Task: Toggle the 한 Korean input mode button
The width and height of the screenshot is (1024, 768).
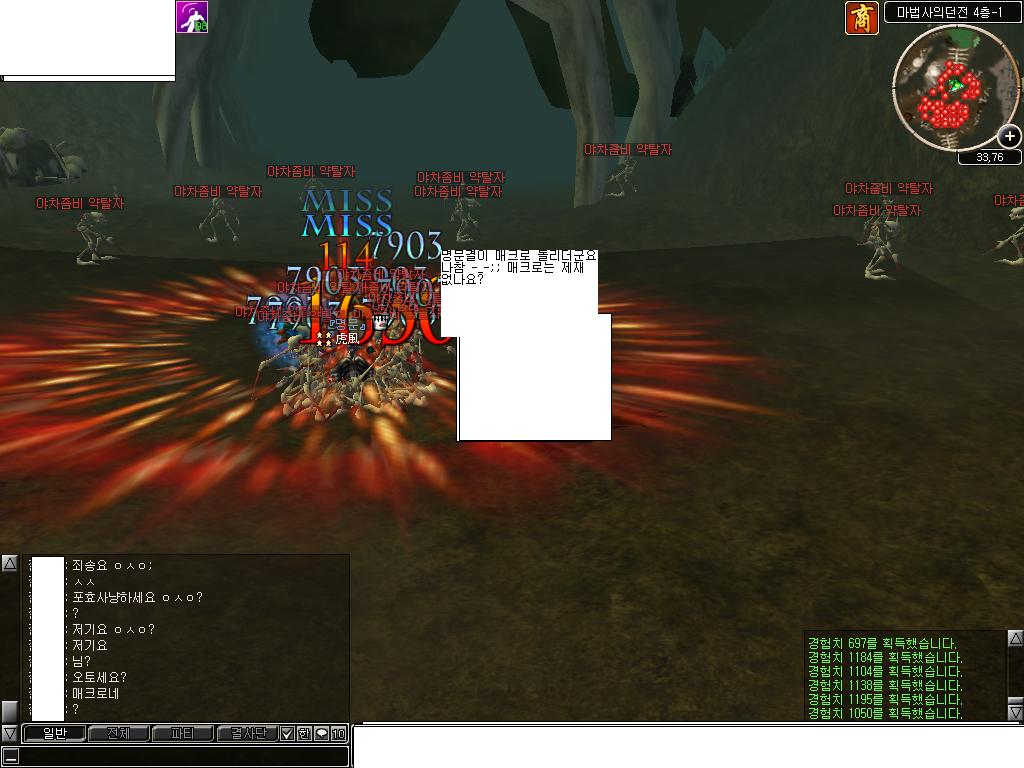Action: (x=304, y=734)
